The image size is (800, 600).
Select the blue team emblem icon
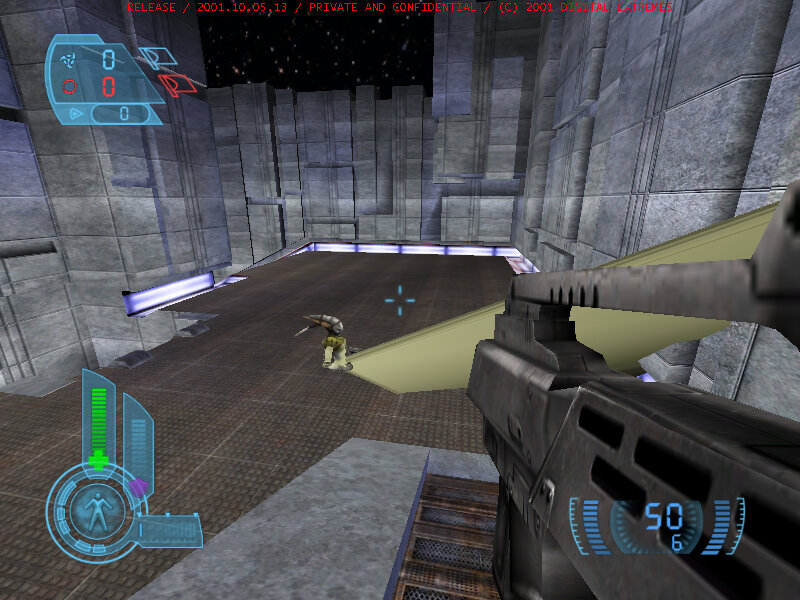[70, 59]
